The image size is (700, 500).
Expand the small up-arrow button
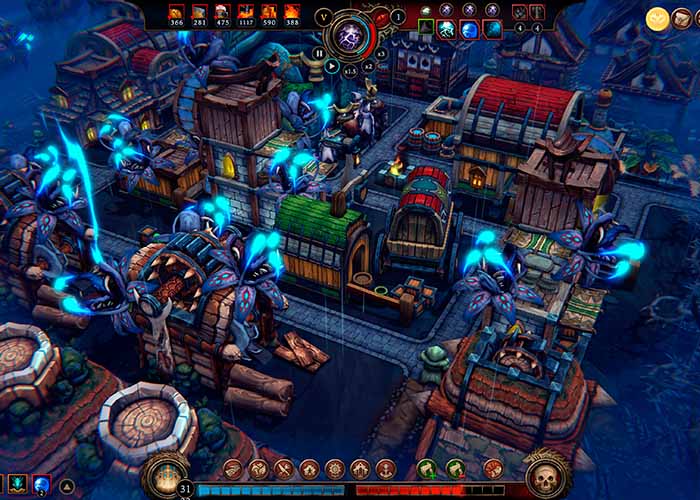[x=68, y=486]
